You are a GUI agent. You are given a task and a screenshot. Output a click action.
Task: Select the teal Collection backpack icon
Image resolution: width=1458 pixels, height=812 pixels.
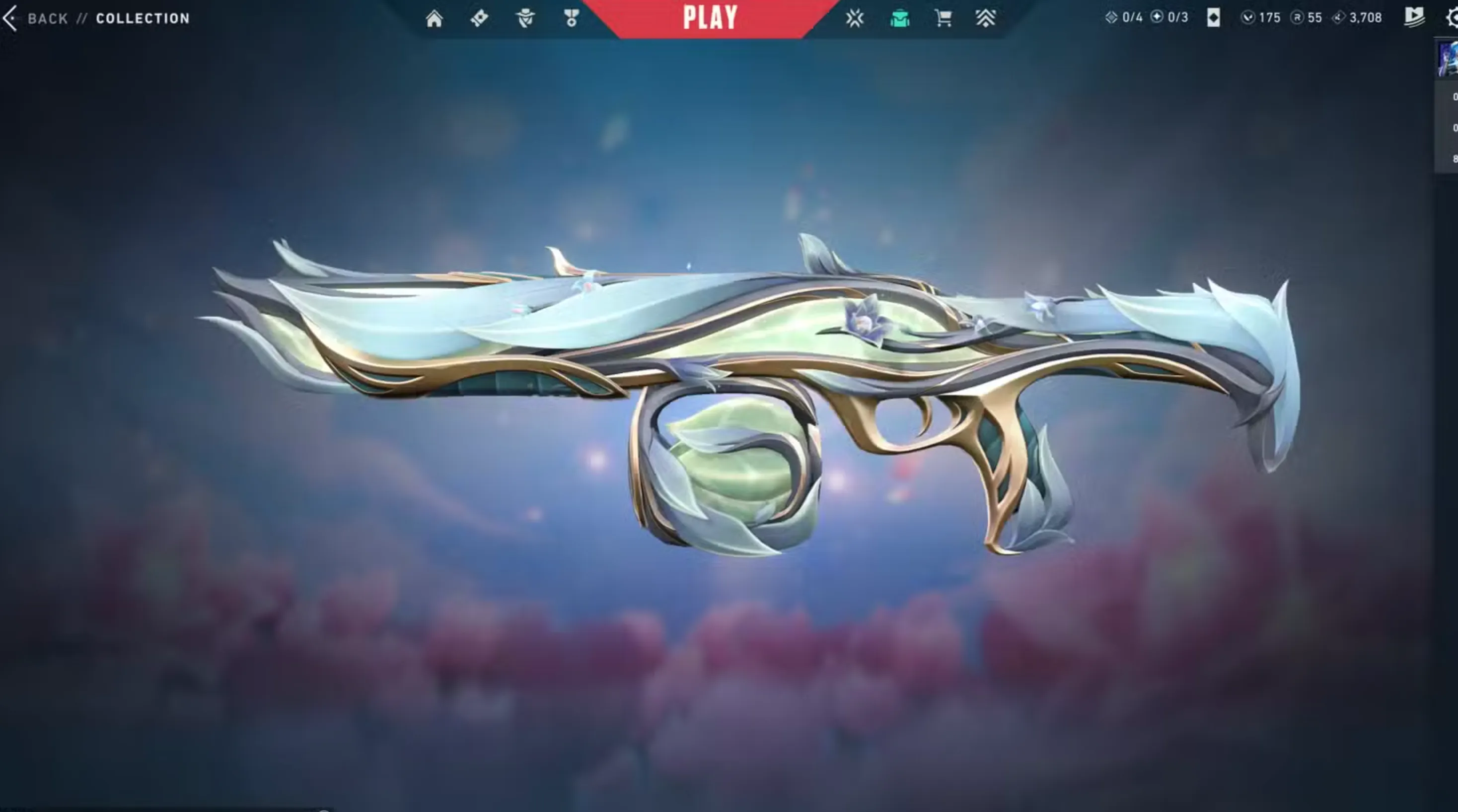[x=899, y=19]
